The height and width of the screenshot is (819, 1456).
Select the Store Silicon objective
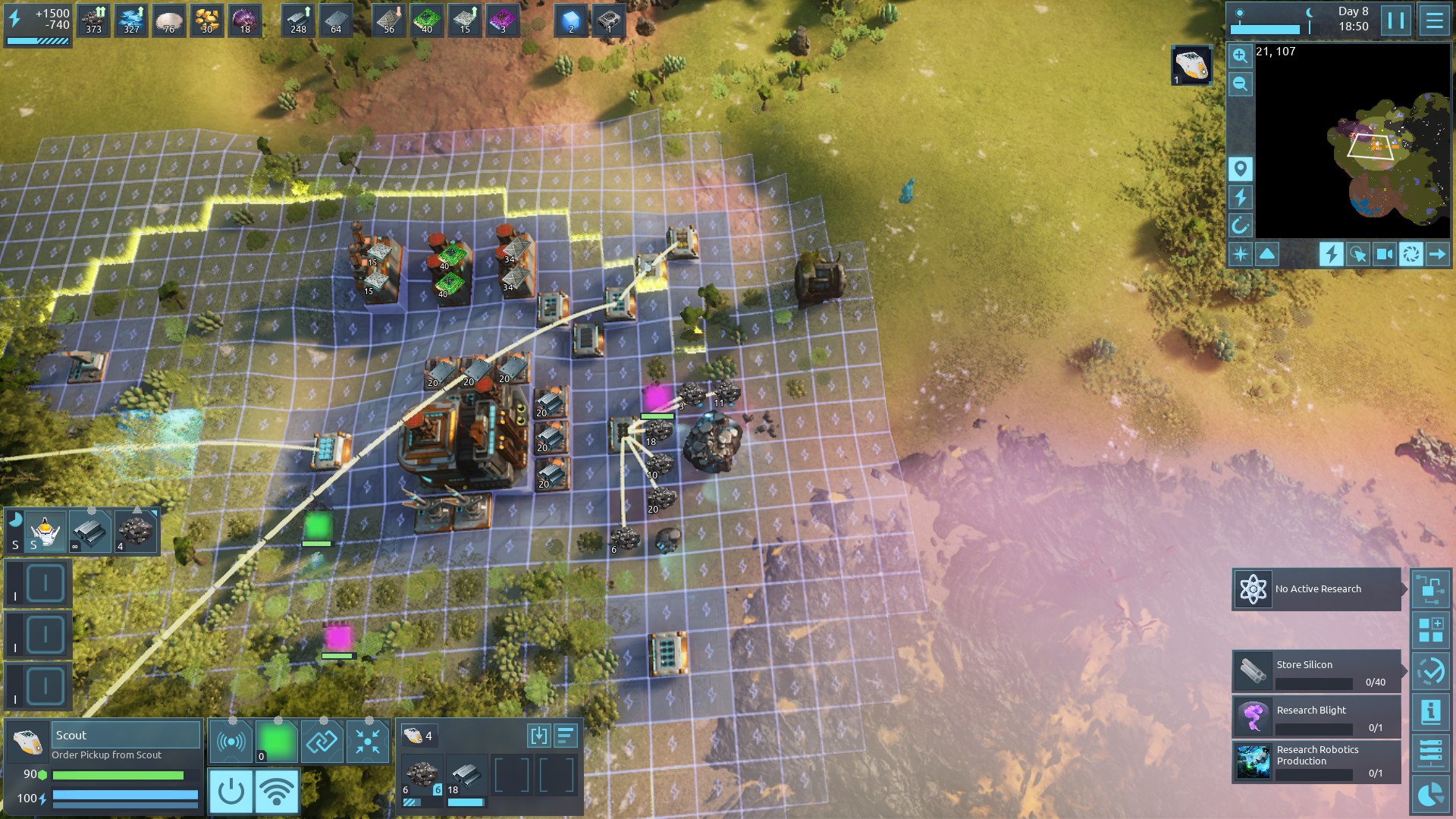[1316, 671]
